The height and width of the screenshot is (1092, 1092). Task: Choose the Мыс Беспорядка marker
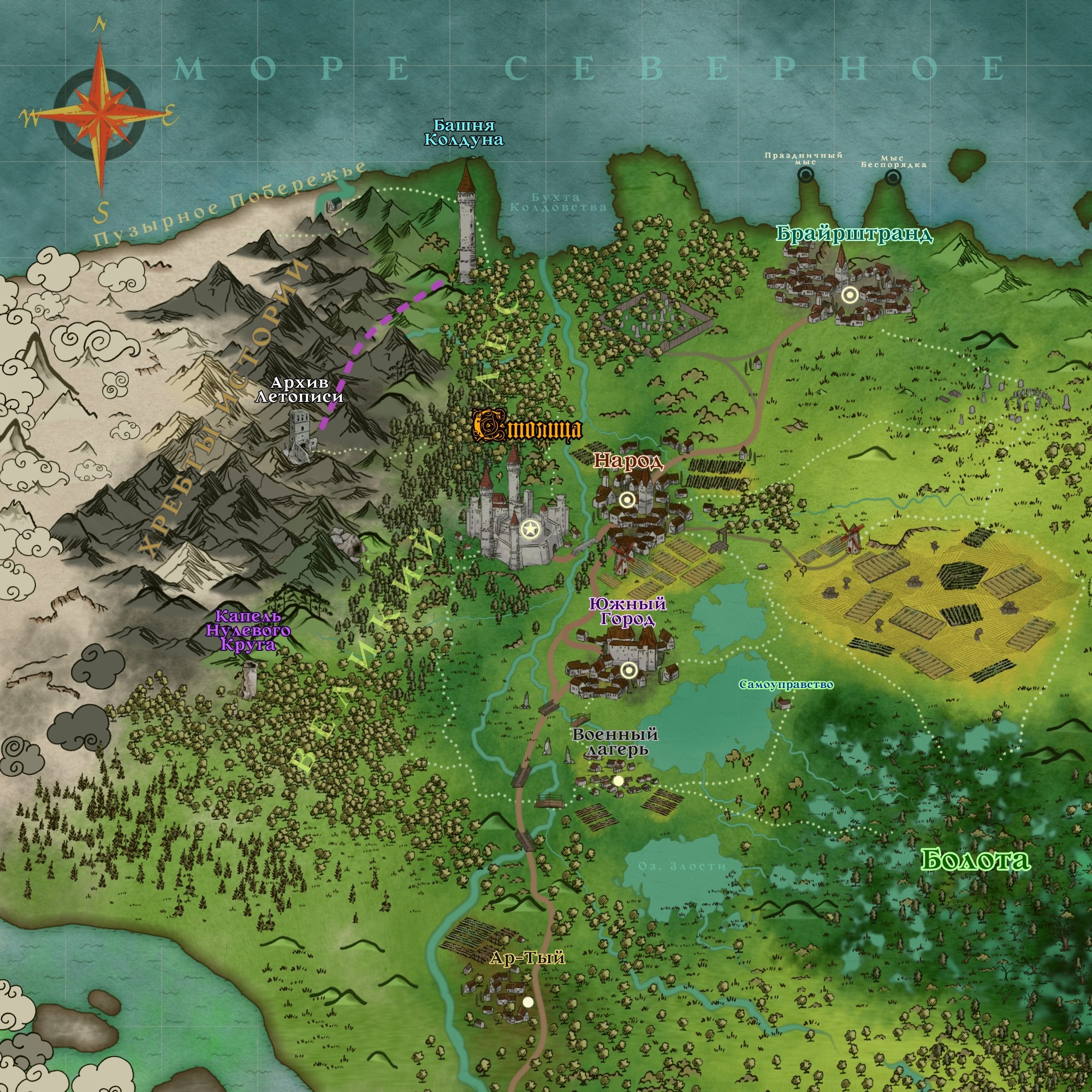tap(893, 178)
